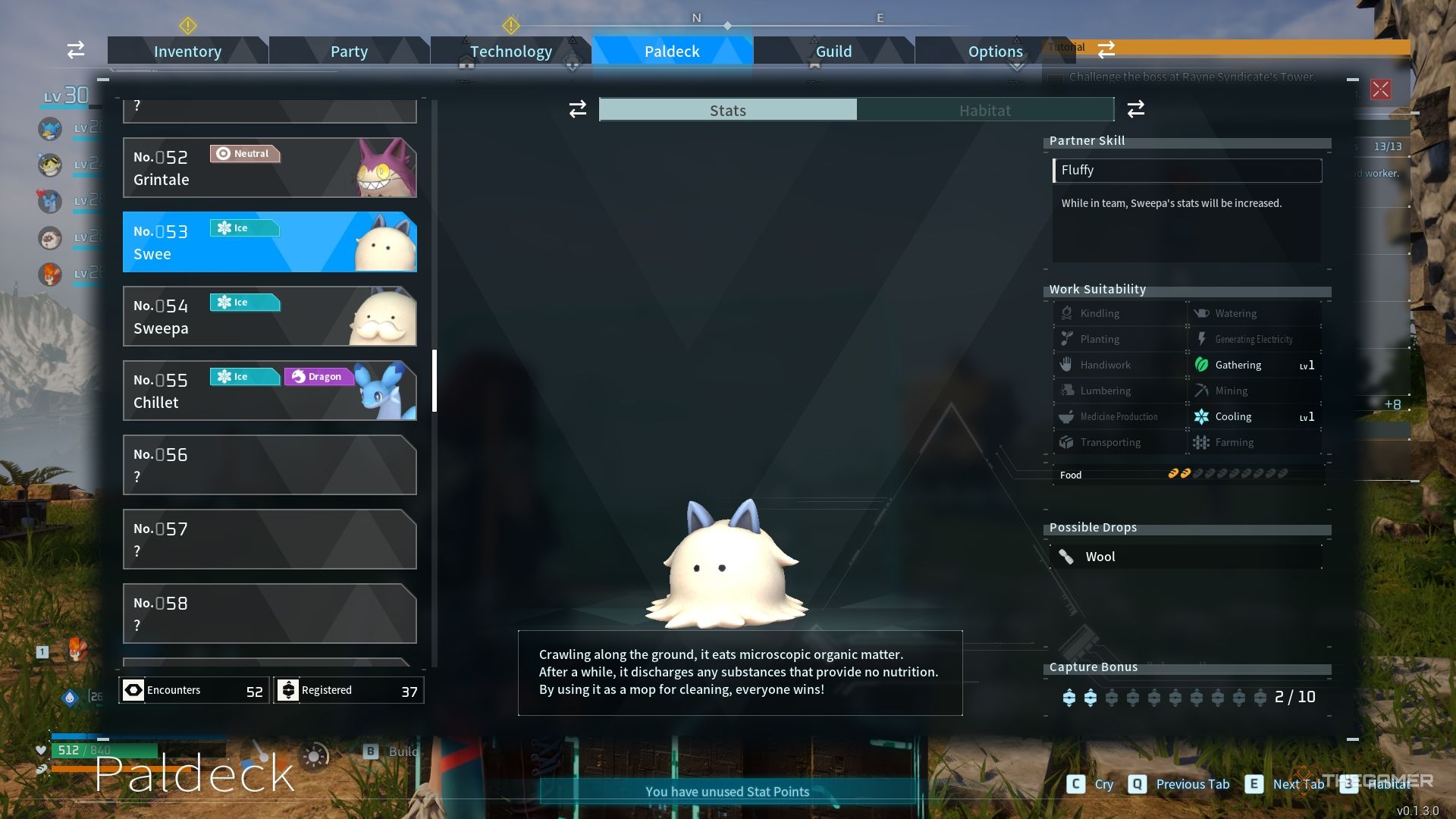Click the Paldeck list scrollbar
Image resolution: width=1456 pixels, height=819 pixels.
coord(435,381)
